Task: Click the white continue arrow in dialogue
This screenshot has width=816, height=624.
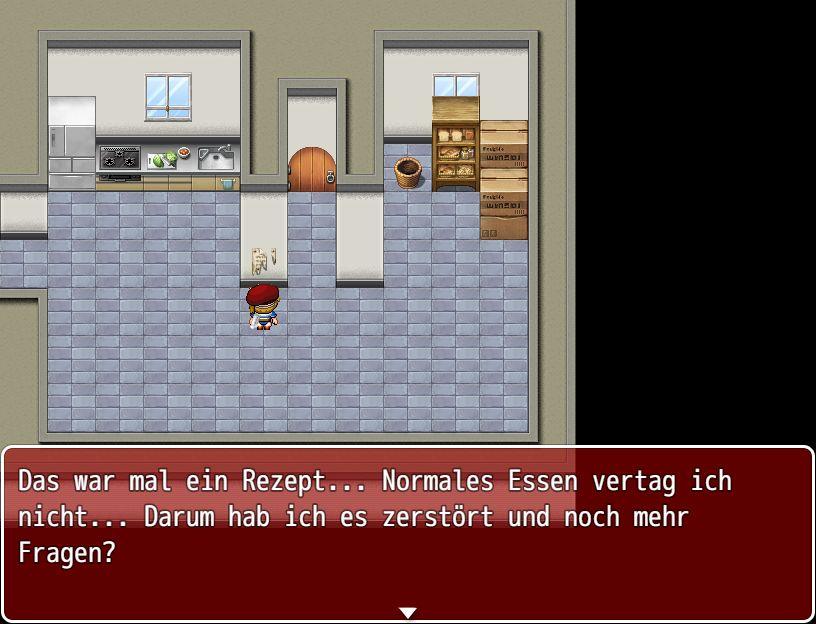Action: 407,612
